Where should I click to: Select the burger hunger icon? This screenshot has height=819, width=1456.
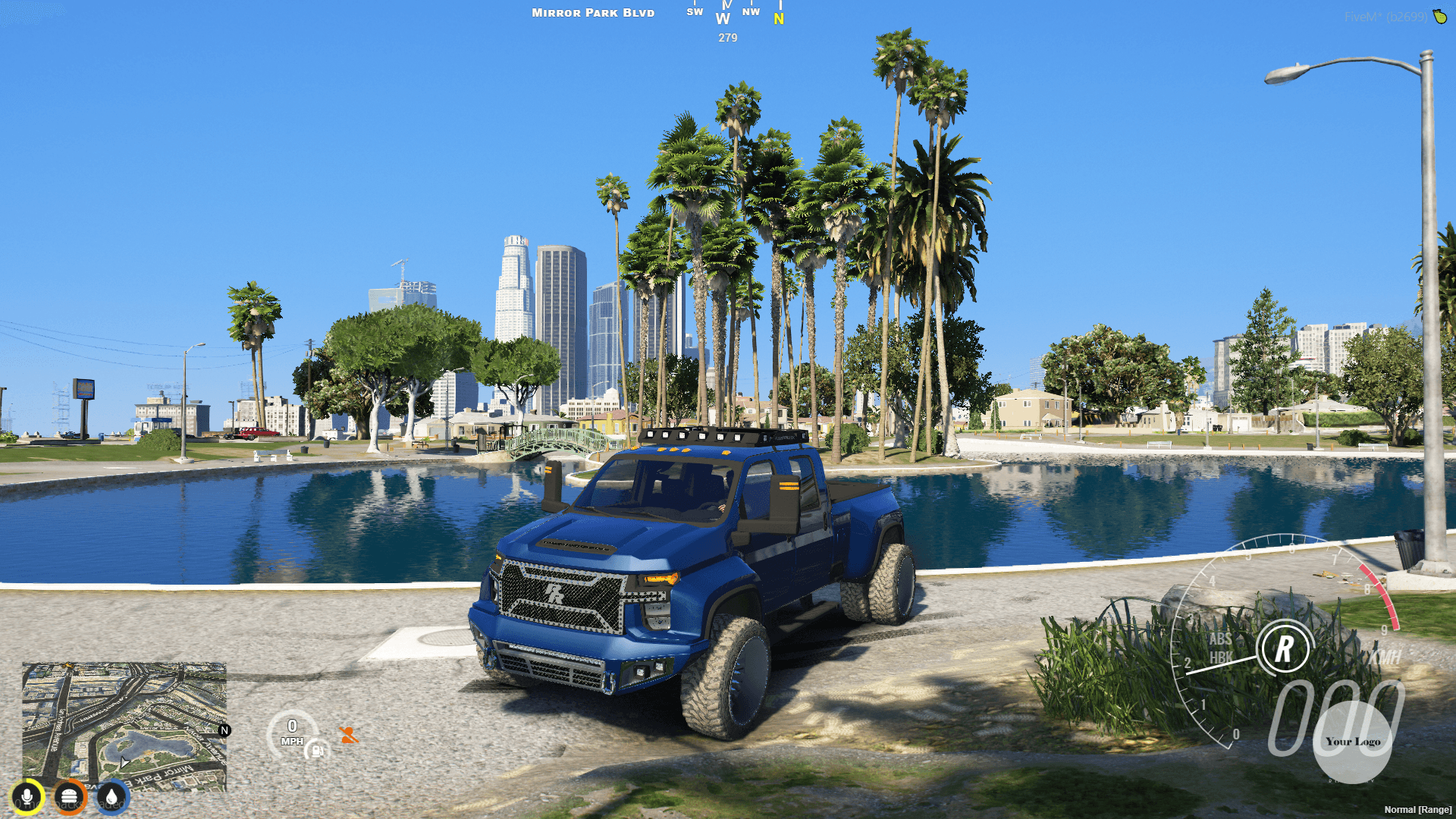coord(71,797)
